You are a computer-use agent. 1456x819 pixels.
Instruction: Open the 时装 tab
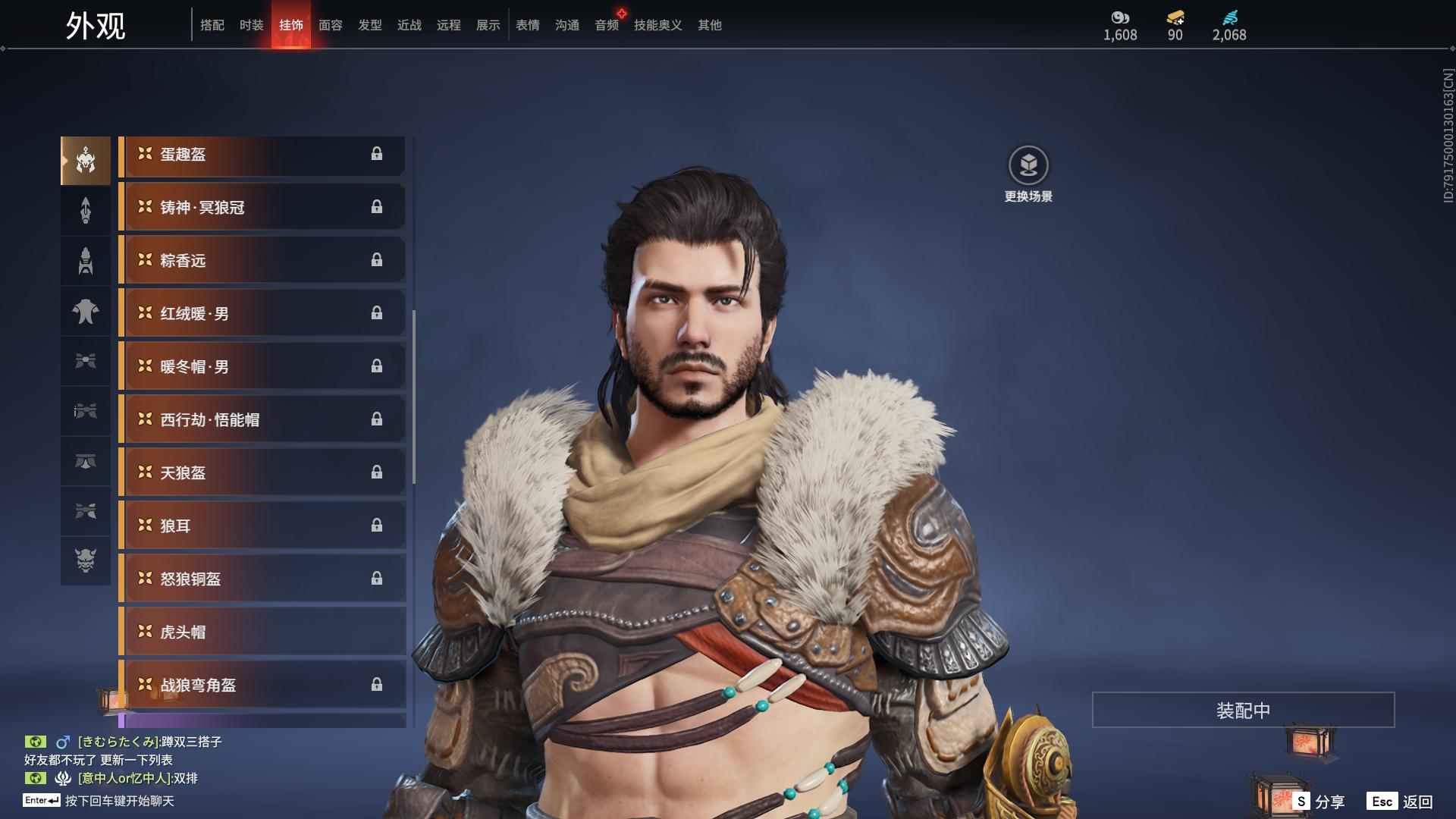click(252, 25)
